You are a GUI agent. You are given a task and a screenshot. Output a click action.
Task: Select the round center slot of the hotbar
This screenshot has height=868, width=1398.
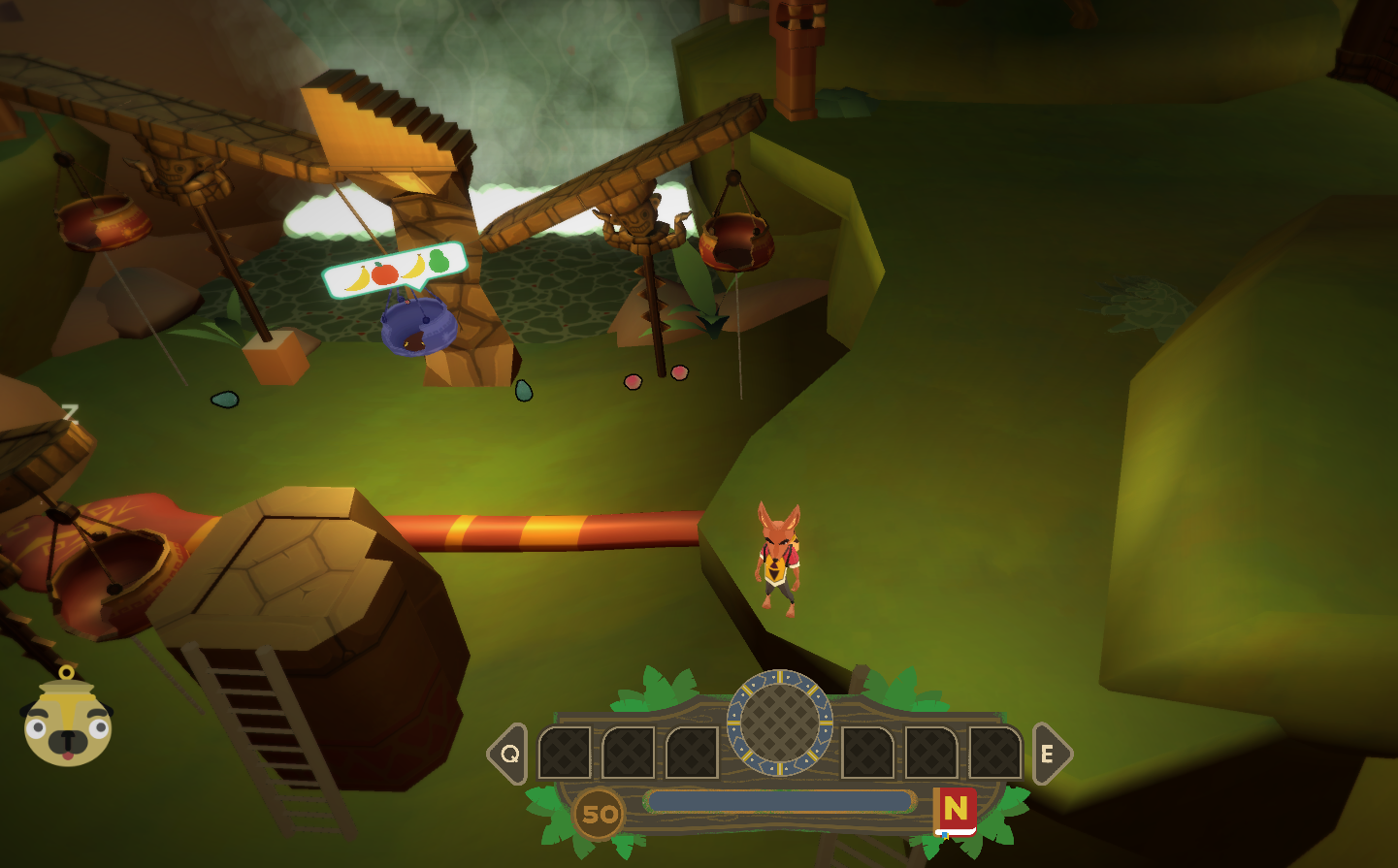click(x=780, y=723)
